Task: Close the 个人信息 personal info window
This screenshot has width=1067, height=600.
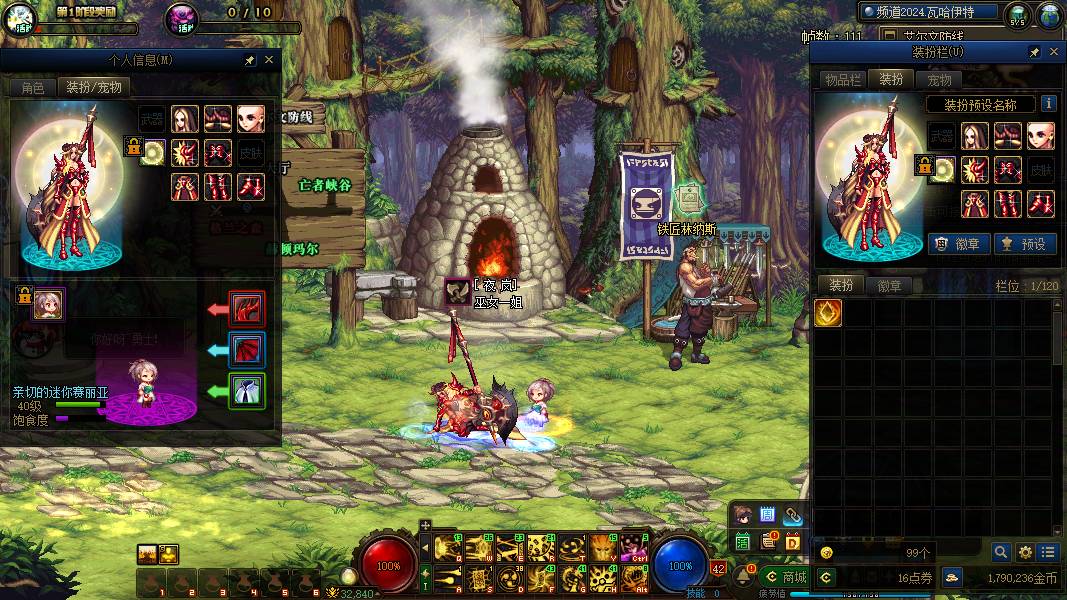Action: tap(268, 60)
